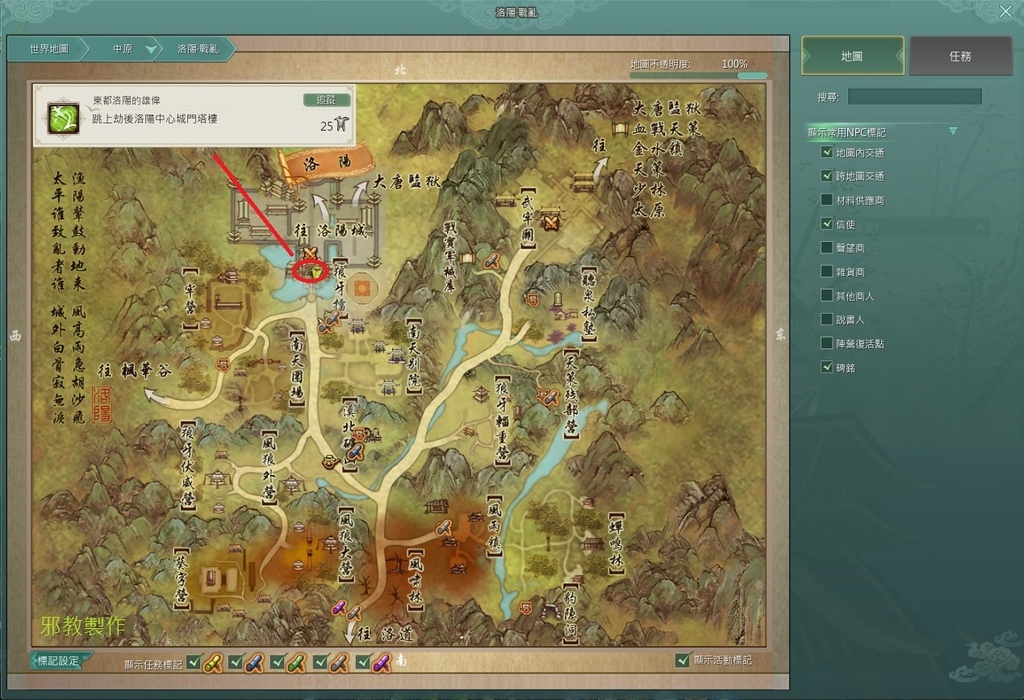This screenshot has height=700, width=1024.
Task: Uncheck 地圖內交通 checkbox
Action: pyautogui.click(x=827, y=153)
